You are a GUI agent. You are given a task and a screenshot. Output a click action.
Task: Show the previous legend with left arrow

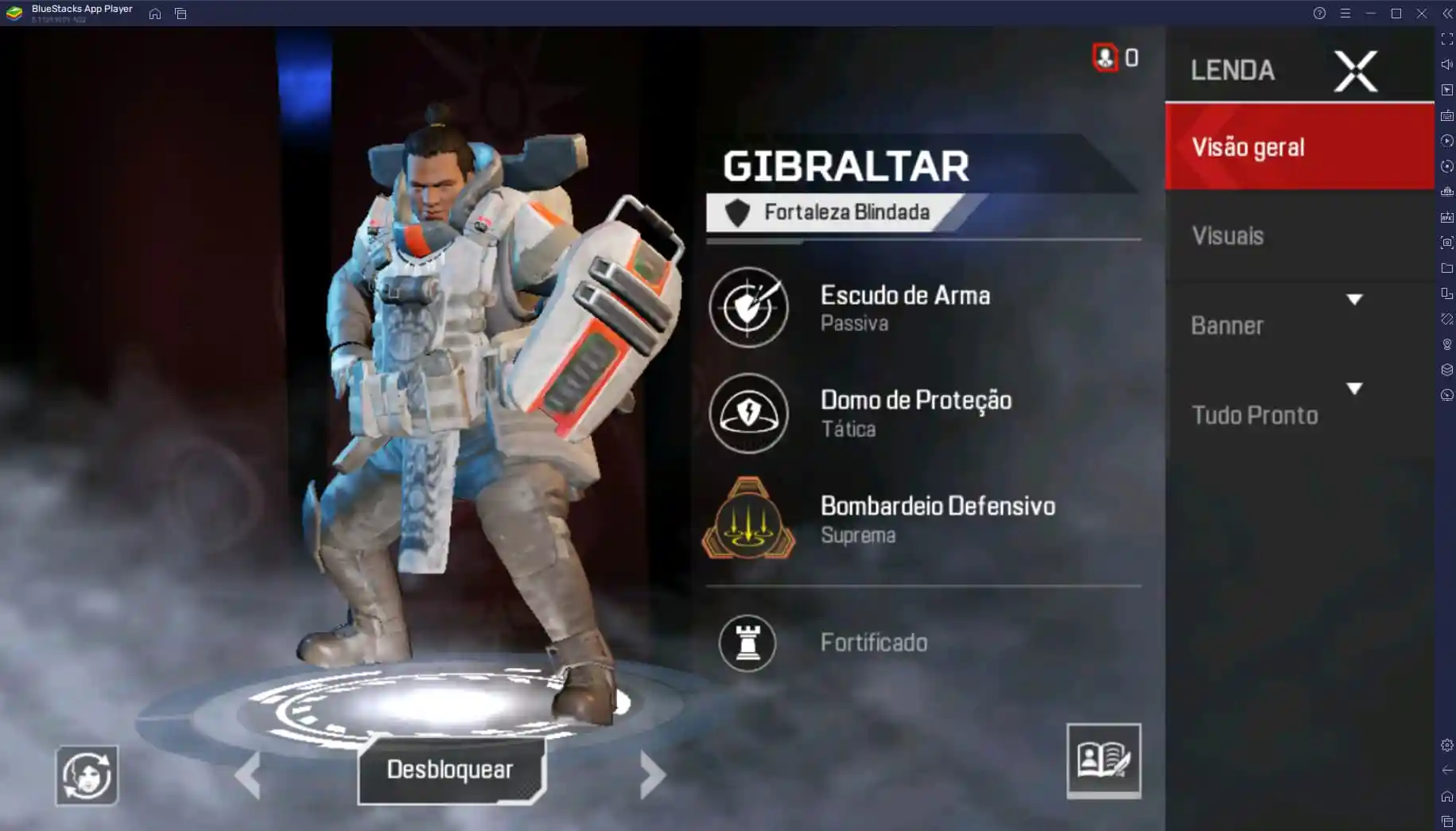tap(248, 774)
